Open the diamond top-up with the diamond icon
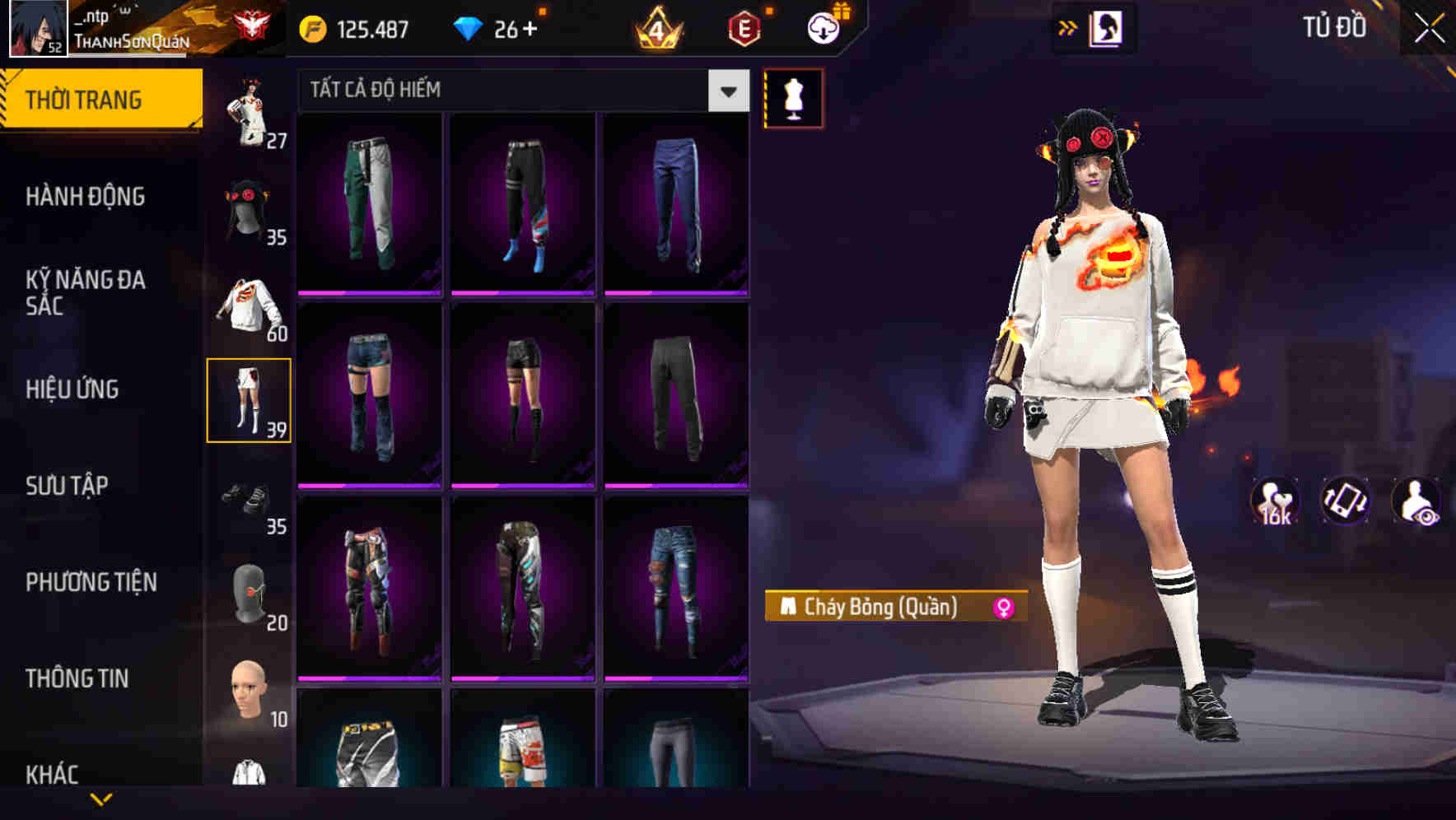This screenshot has width=1456, height=820. coord(472,27)
